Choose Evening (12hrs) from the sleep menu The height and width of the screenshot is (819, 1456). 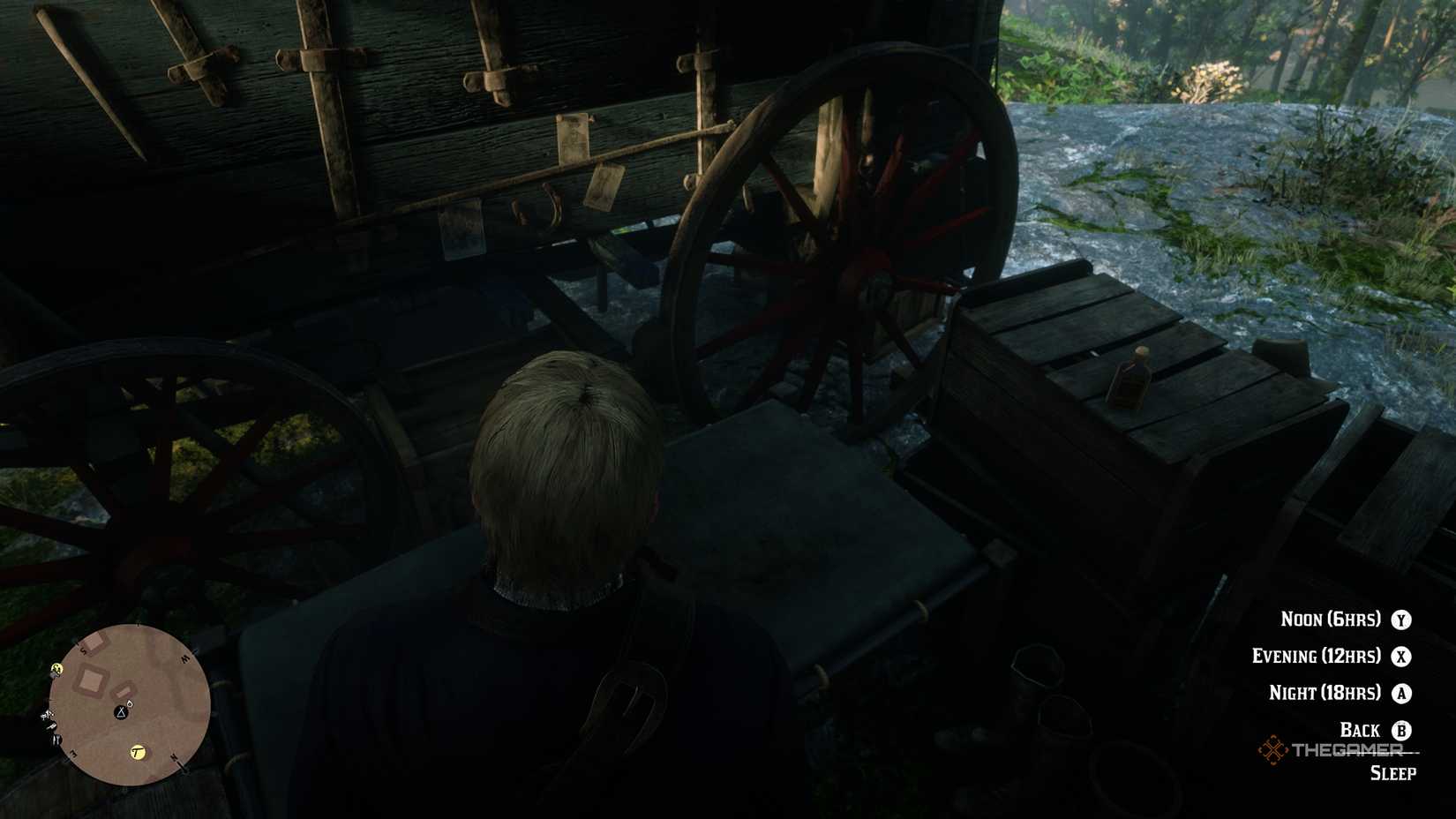pyautogui.click(x=1315, y=657)
